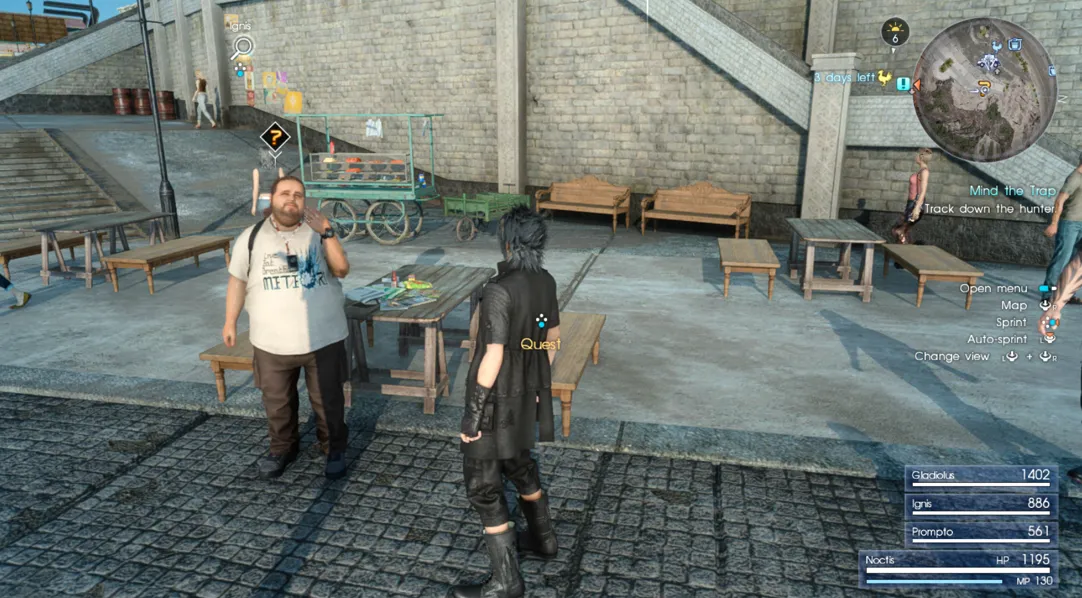Choose the Ignis party status panel
The image size is (1082, 598).
(981, 505)
